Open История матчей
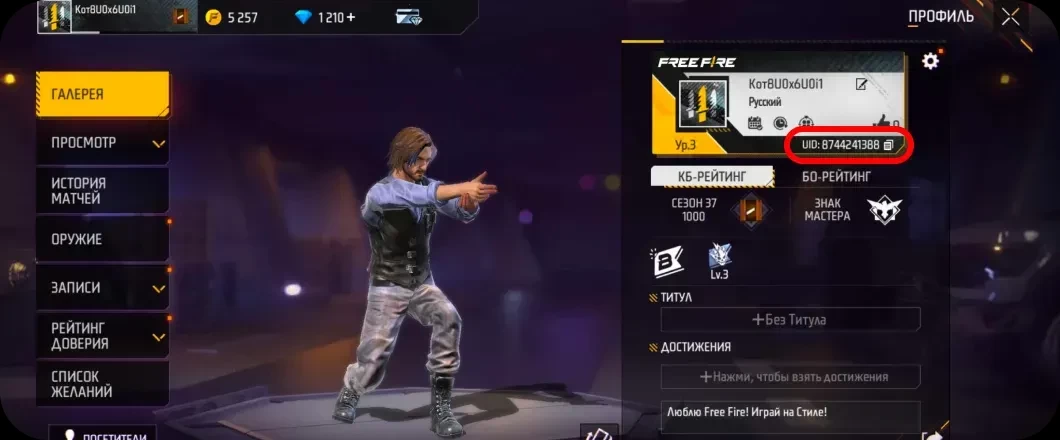The height and width of the screenshot is (440, 1060). click(x=100, y=191)
